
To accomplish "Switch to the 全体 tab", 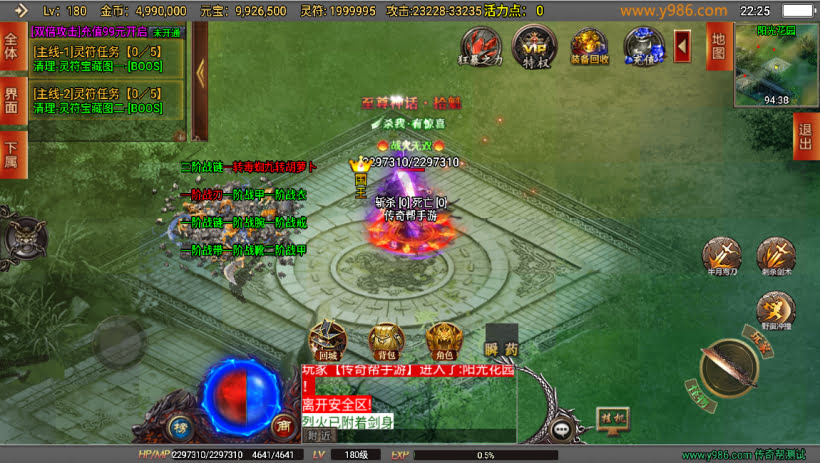I will pyautogui.click(x=12, y=47).
